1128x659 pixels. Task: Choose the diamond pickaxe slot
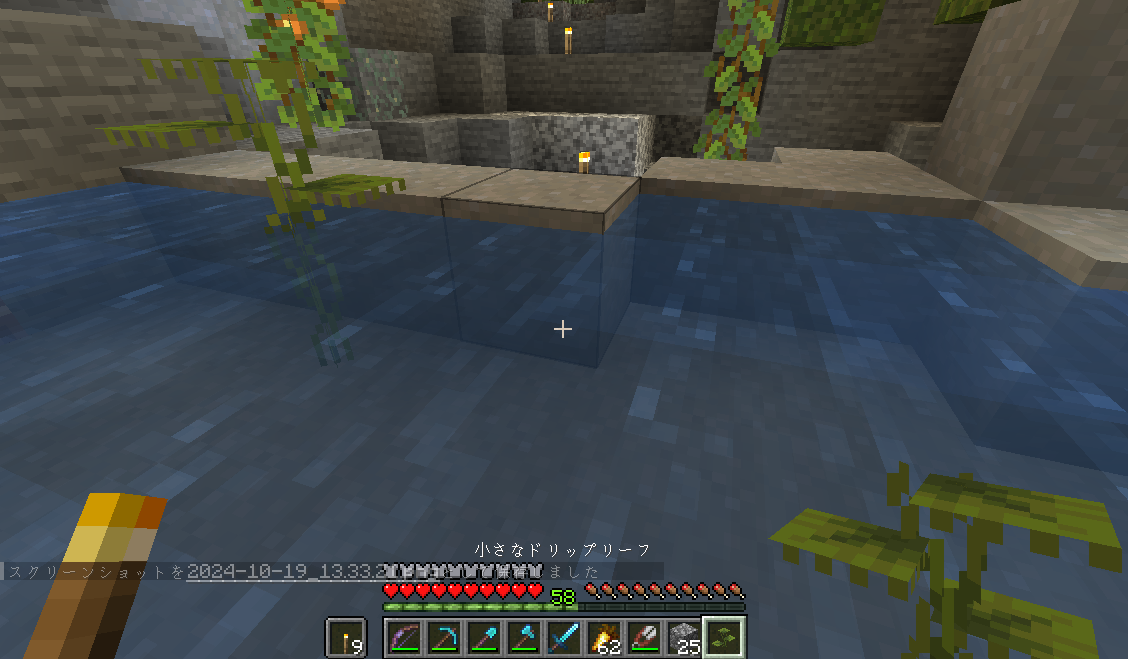tap(442, 637)
